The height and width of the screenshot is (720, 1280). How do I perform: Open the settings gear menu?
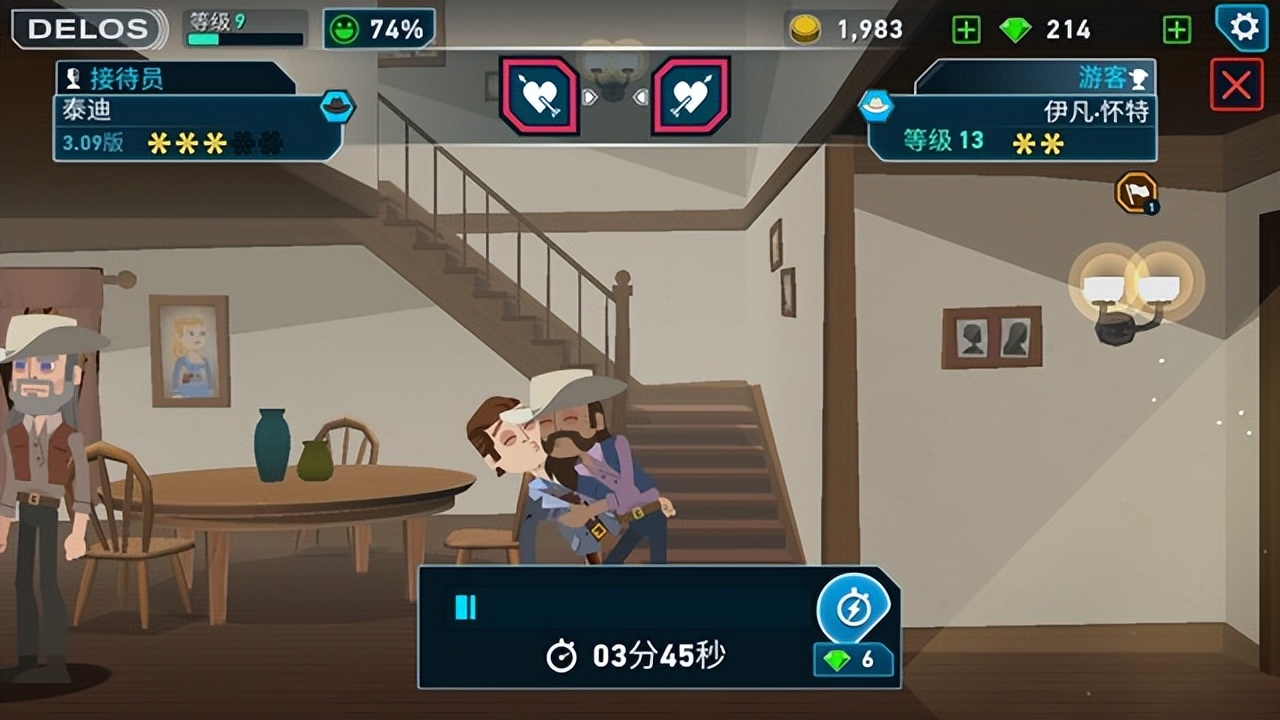1243,27
